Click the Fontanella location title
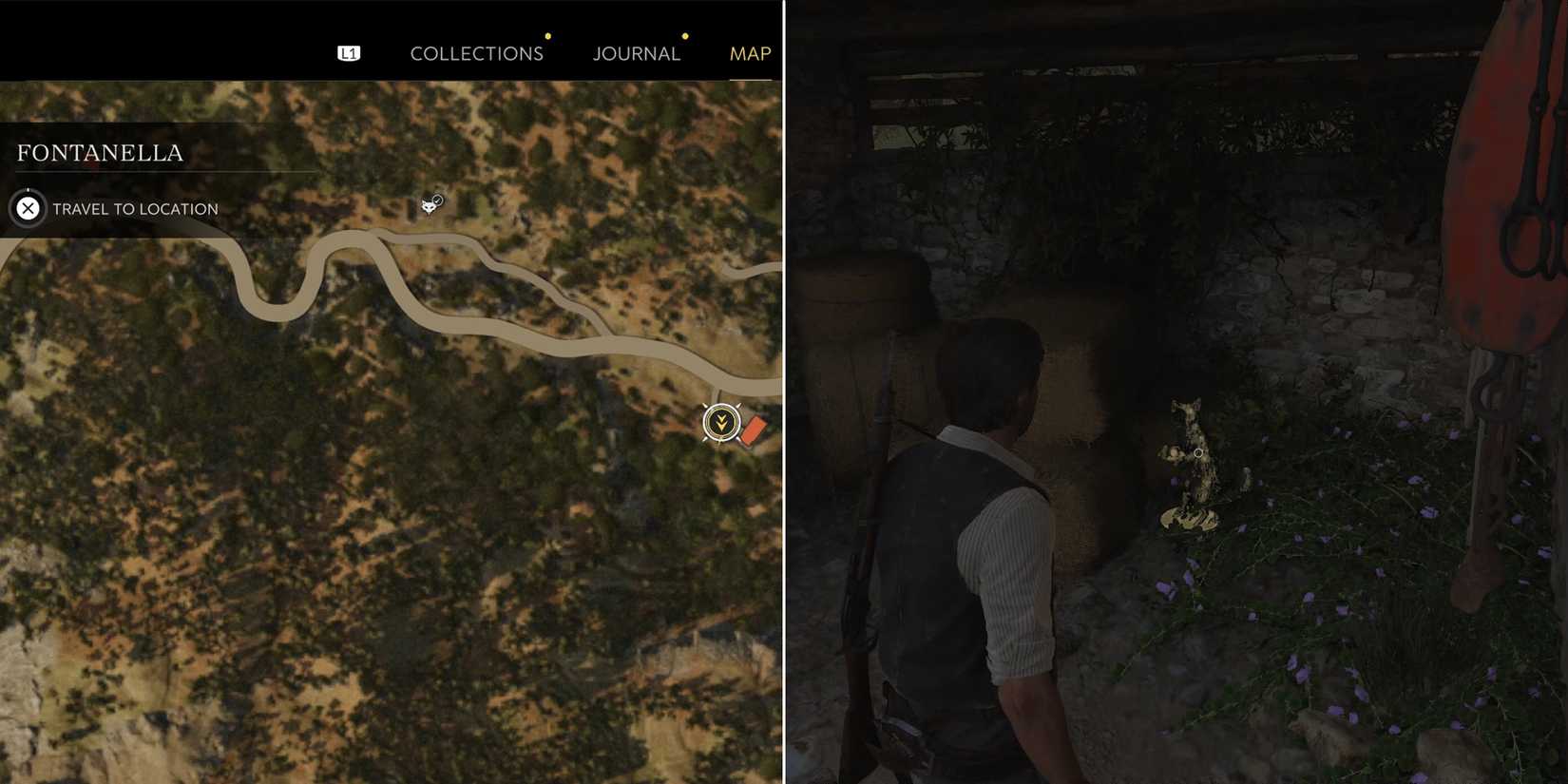Viewport: 1568px width, 784px height. pos(101,151)
